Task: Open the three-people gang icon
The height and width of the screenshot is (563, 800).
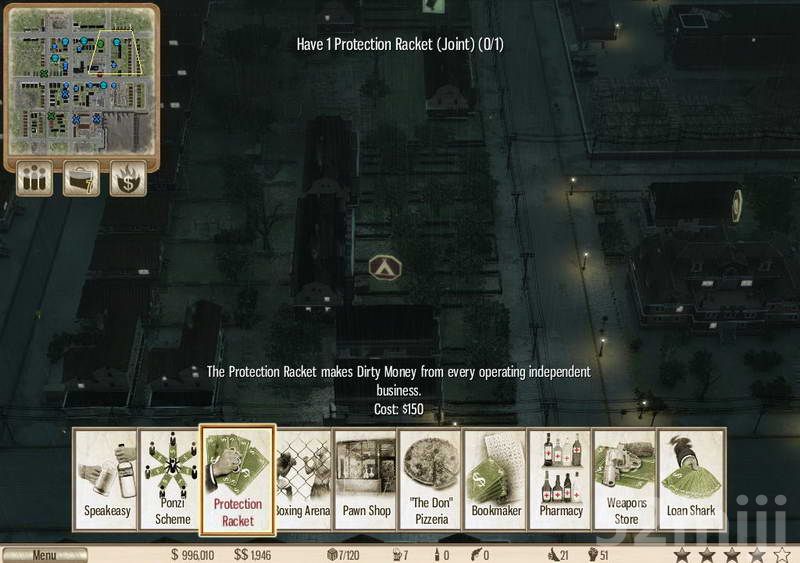Action: (x=35, y=178)
